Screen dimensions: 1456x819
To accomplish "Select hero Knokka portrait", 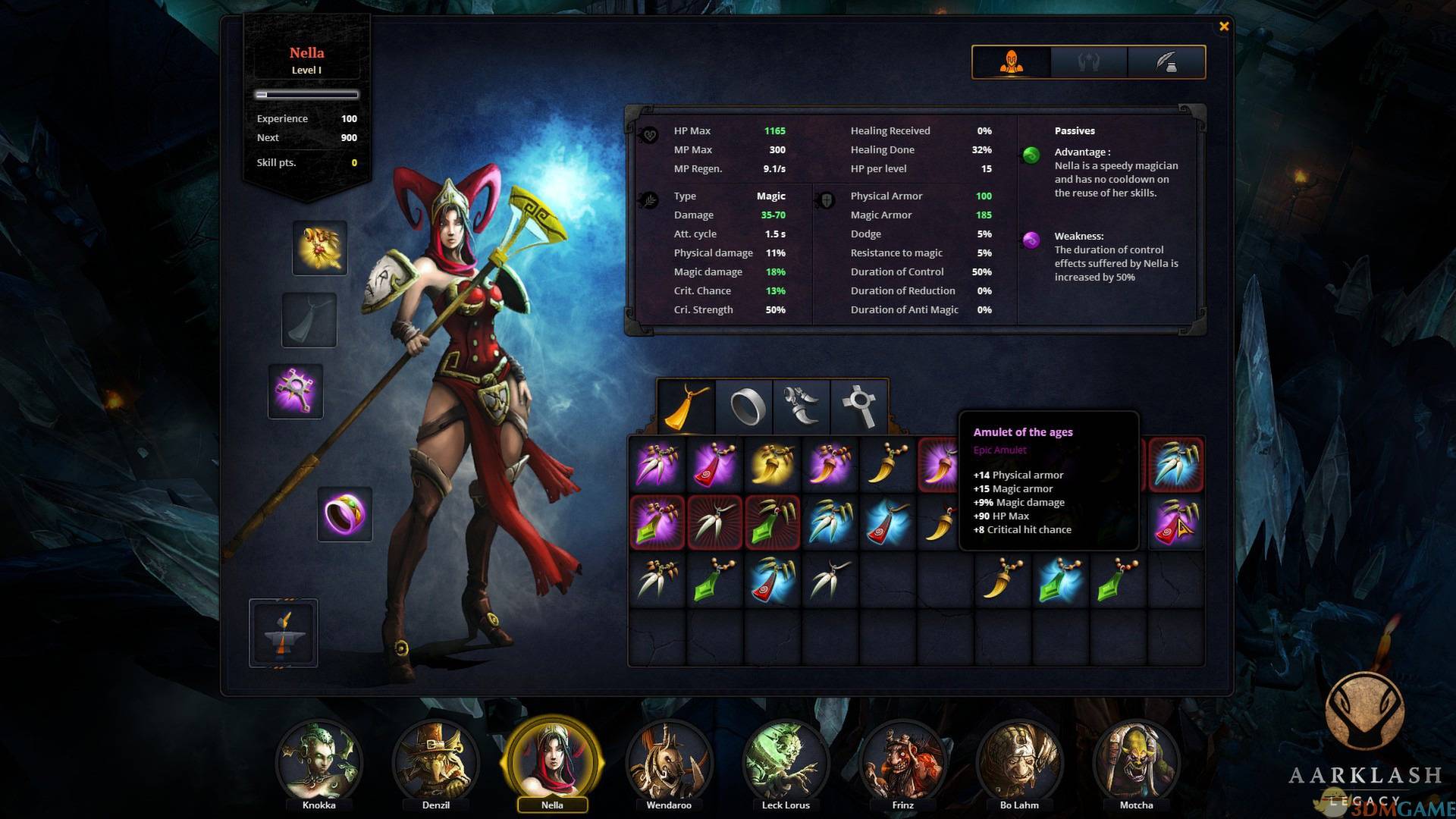I will (x=318, y=762).
